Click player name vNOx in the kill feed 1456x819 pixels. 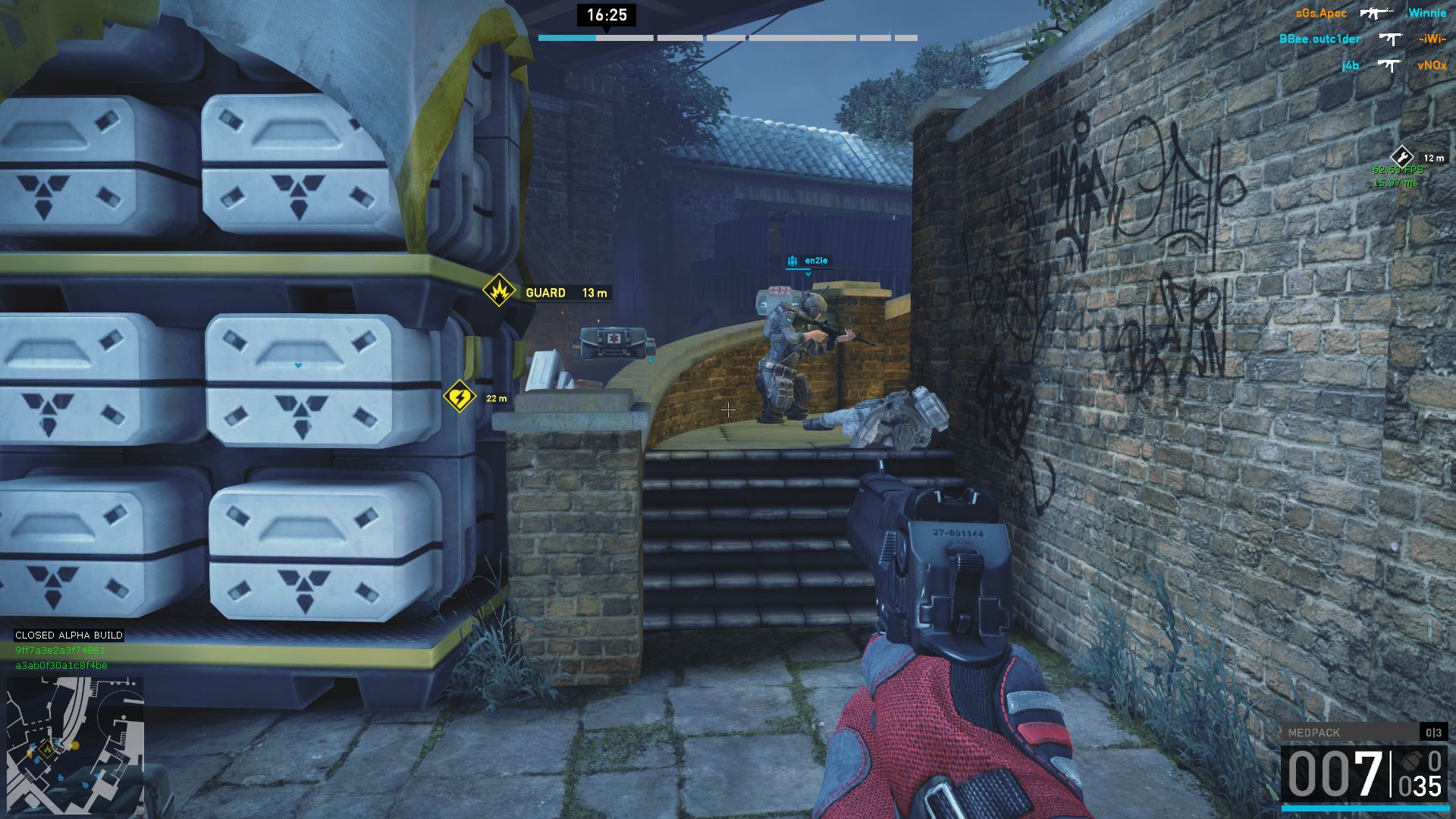pyautogui.click(x=1431, y=66)
